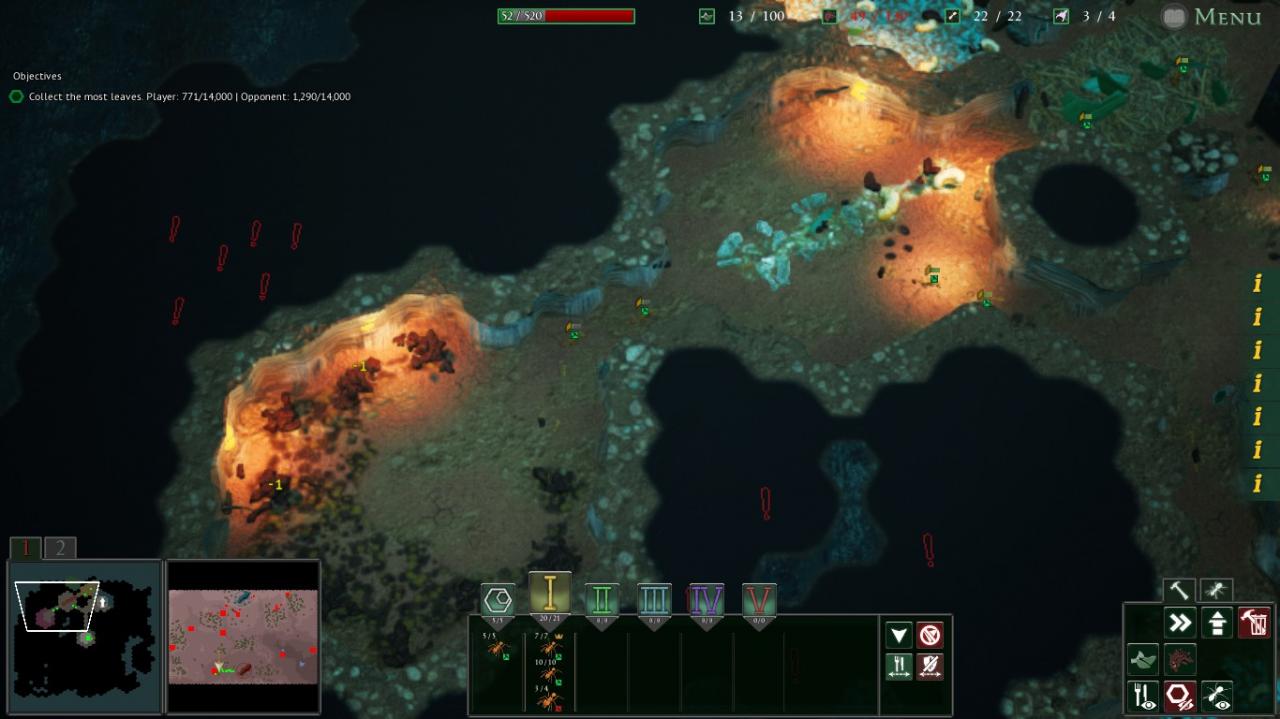The height and width of the screenshot is (719, 1280).
Task: Select pheromone group V banner
Action: tap(759, 600)
